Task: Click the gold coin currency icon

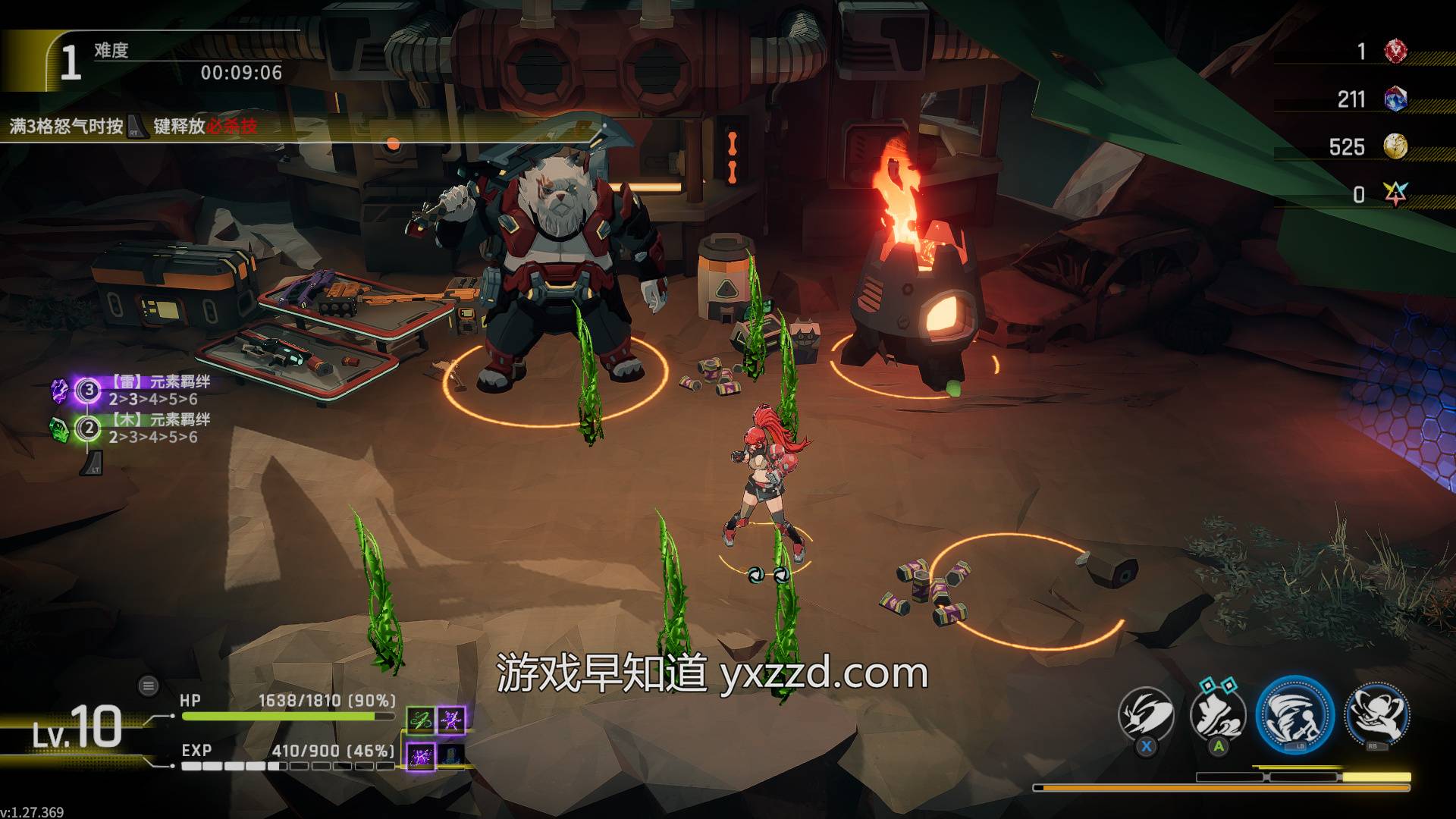Action: tap(1395, 146)
